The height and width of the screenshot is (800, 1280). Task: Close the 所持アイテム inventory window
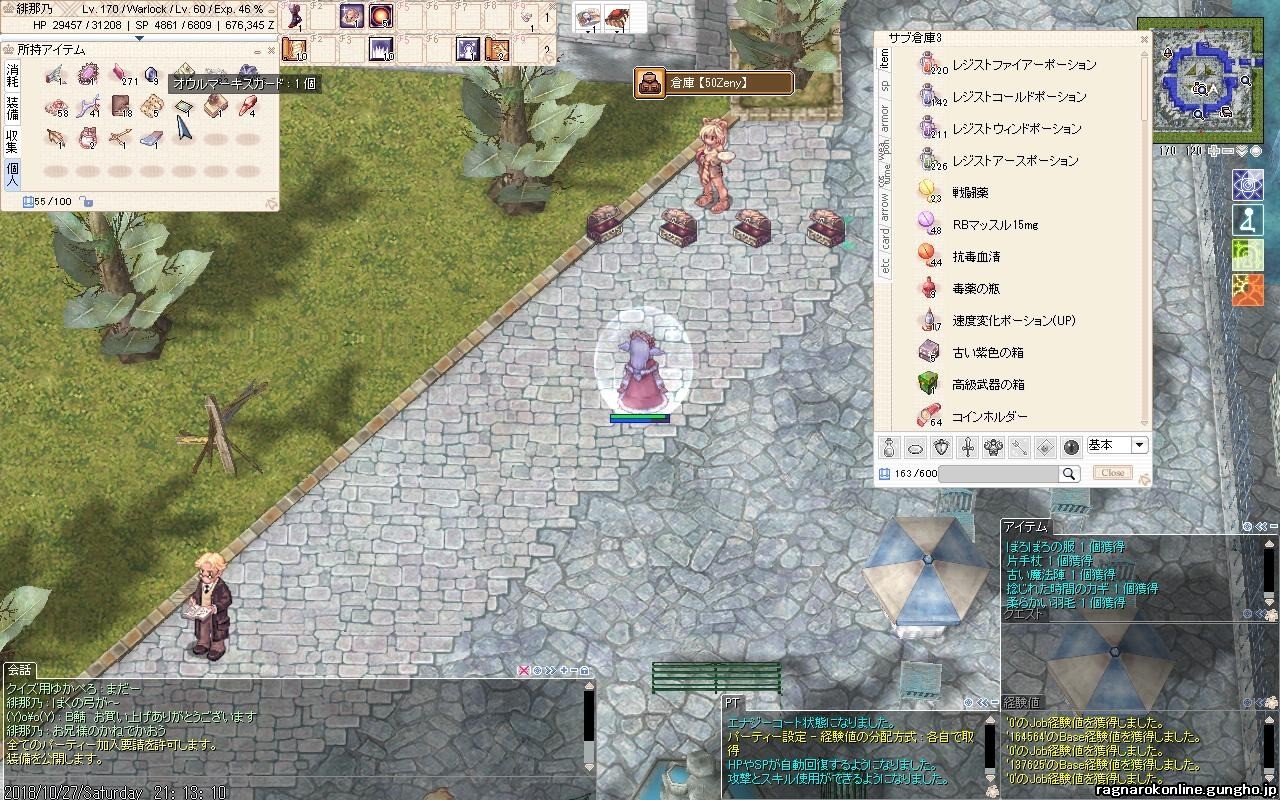pos(271,49)
